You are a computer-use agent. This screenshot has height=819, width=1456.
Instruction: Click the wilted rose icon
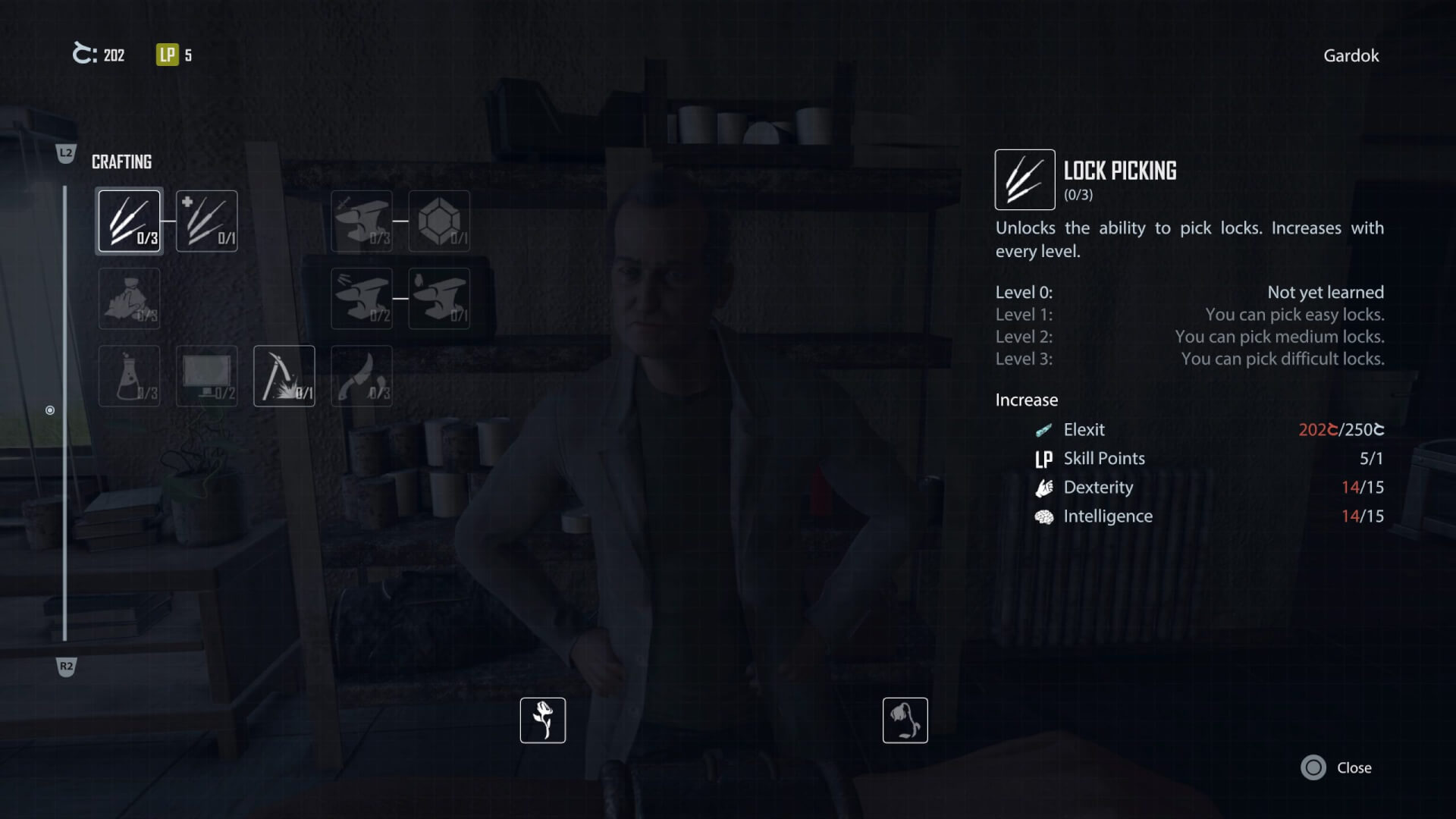(x=905, y=720)
